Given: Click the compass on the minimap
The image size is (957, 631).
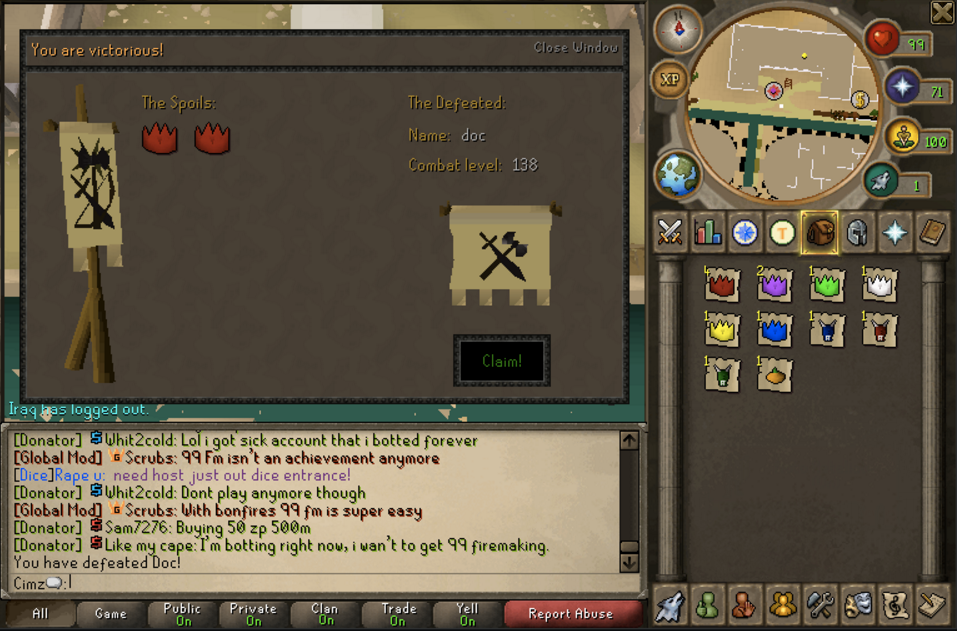Looking at the screenshot, I should click(x=677, y=30).
